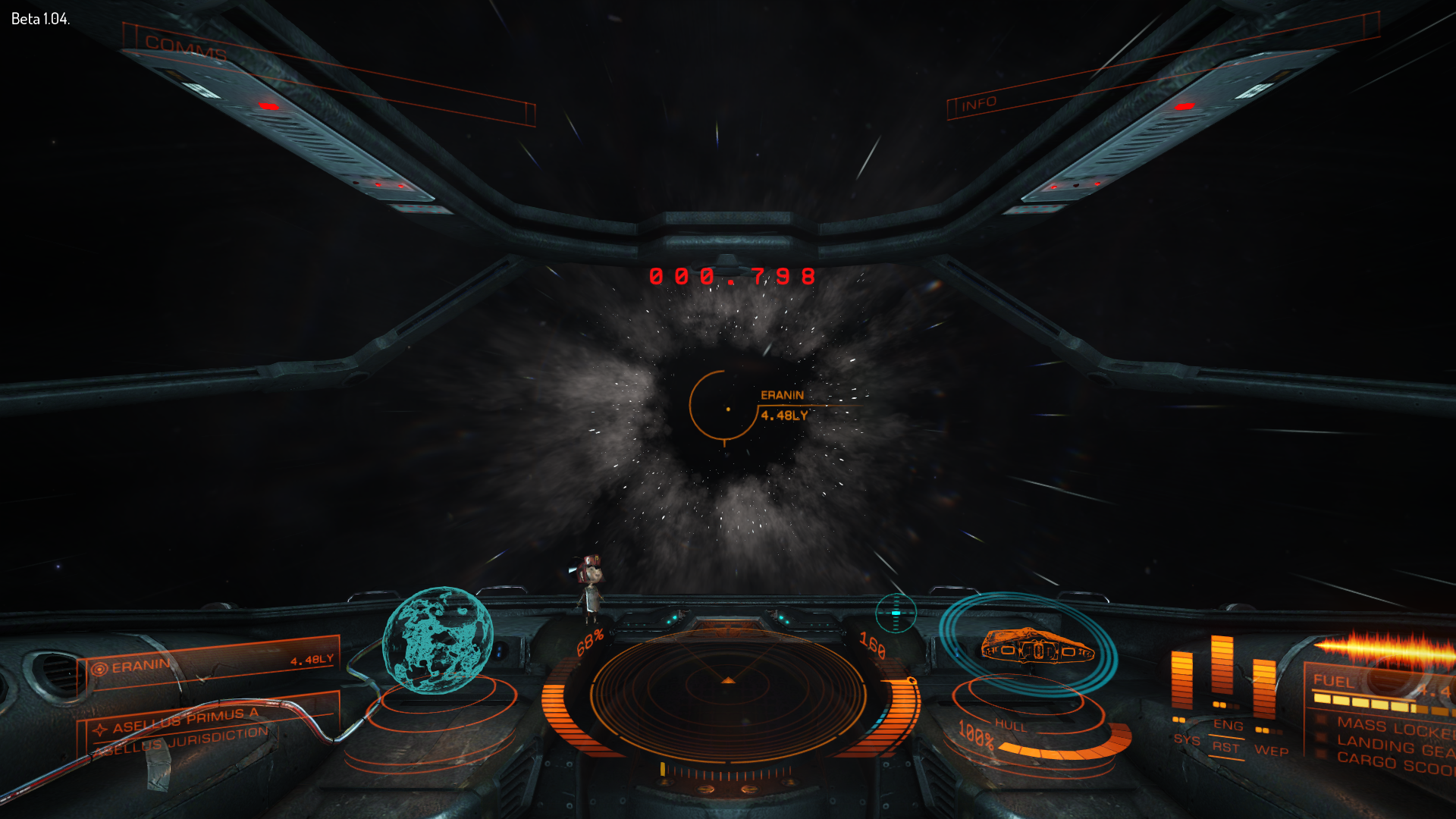Select the Asellus Primus A location panel
1456x819 pixels.
click(x=186, y=721)
